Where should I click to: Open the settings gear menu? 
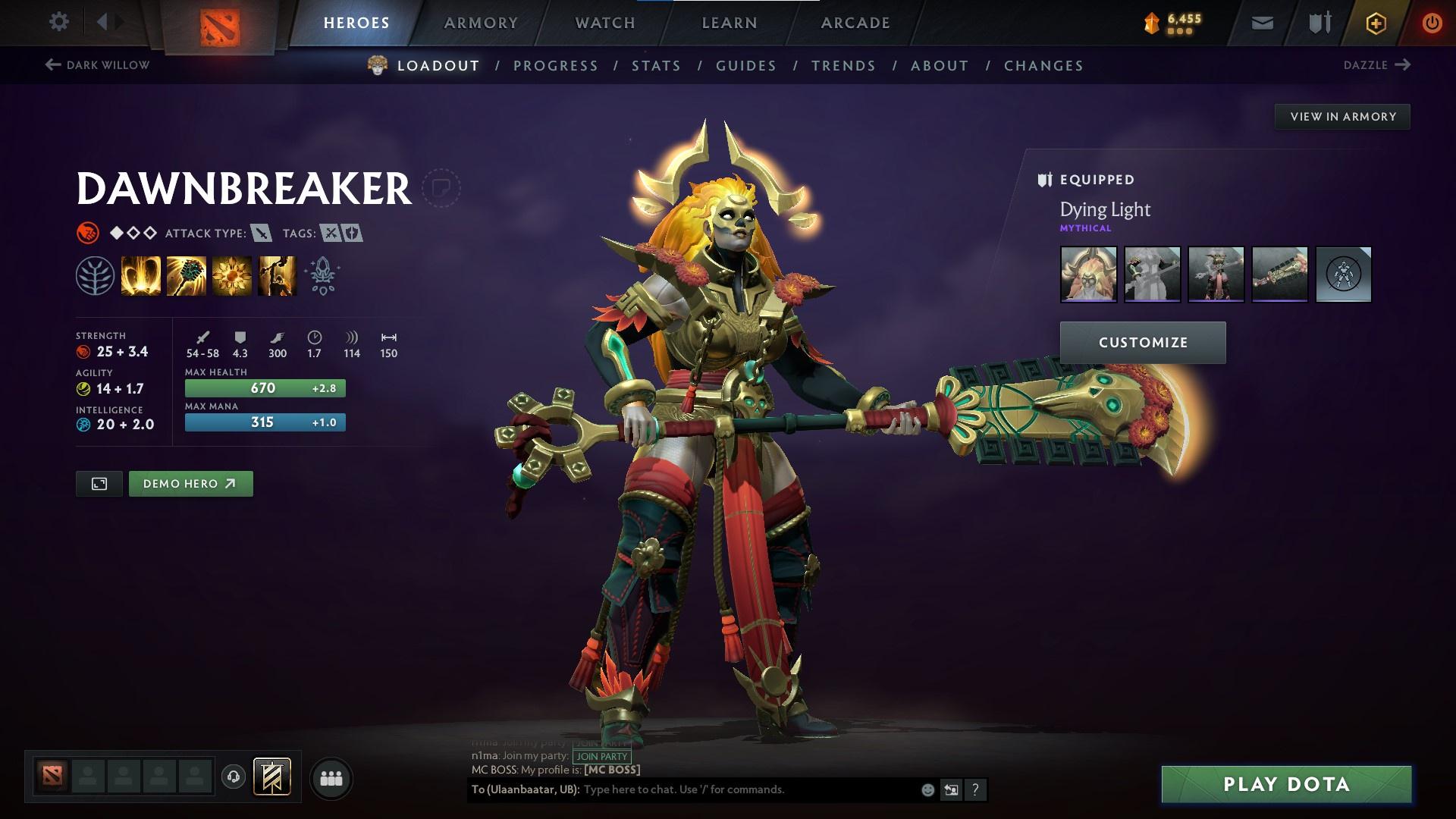pos(58,21)
